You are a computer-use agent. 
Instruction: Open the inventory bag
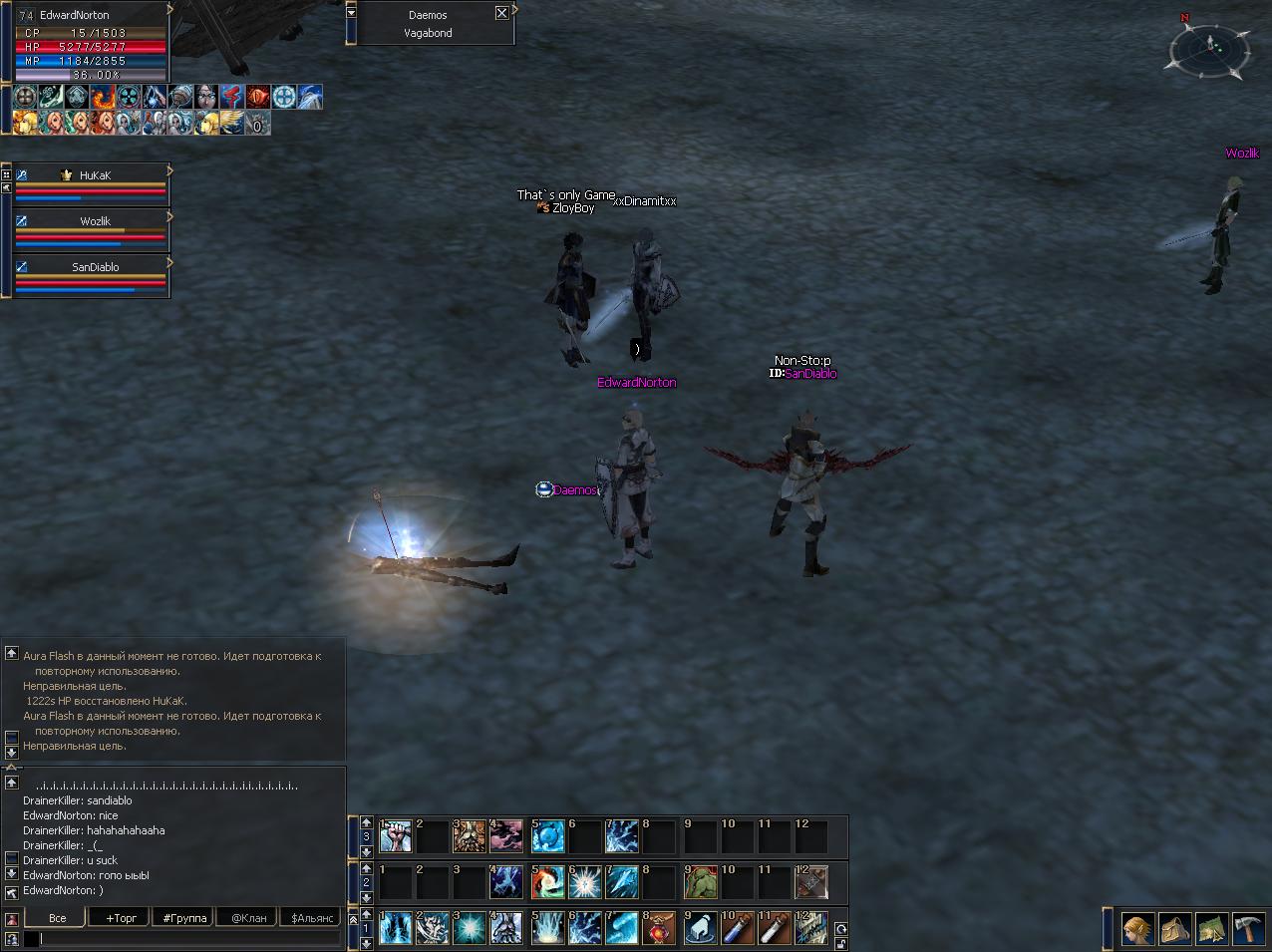(x=1175, y=929)
